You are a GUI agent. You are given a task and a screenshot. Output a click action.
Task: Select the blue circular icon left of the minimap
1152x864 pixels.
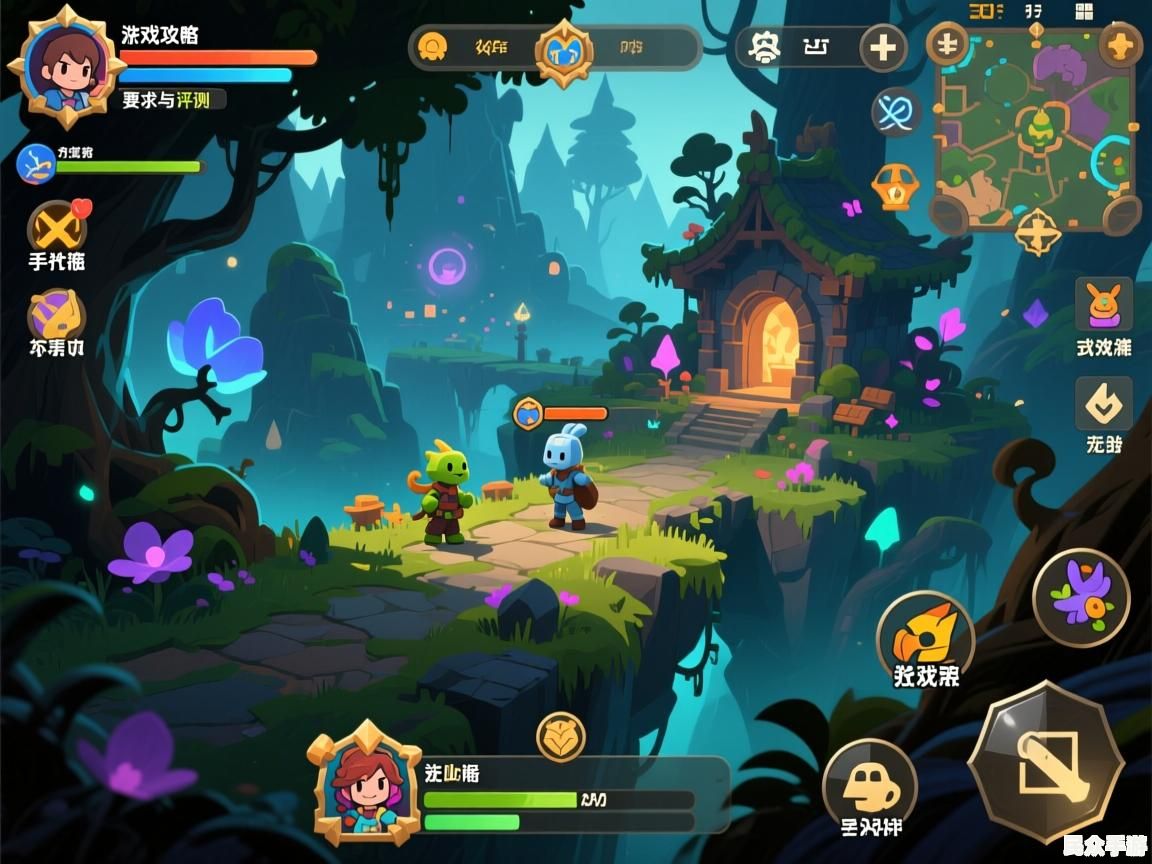(895, 110)
